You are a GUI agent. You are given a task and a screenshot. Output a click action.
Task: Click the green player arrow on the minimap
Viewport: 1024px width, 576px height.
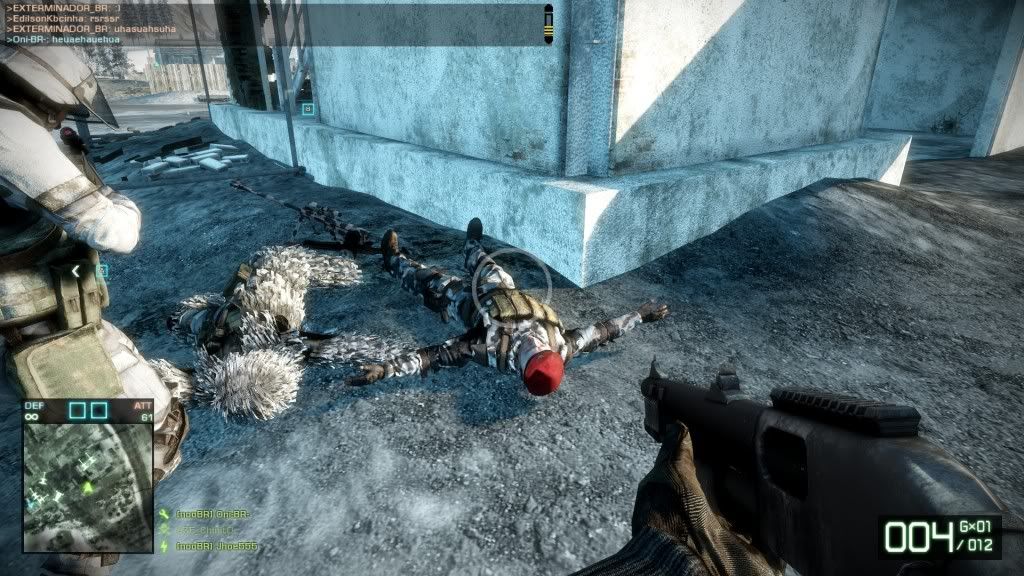(87, 487)
